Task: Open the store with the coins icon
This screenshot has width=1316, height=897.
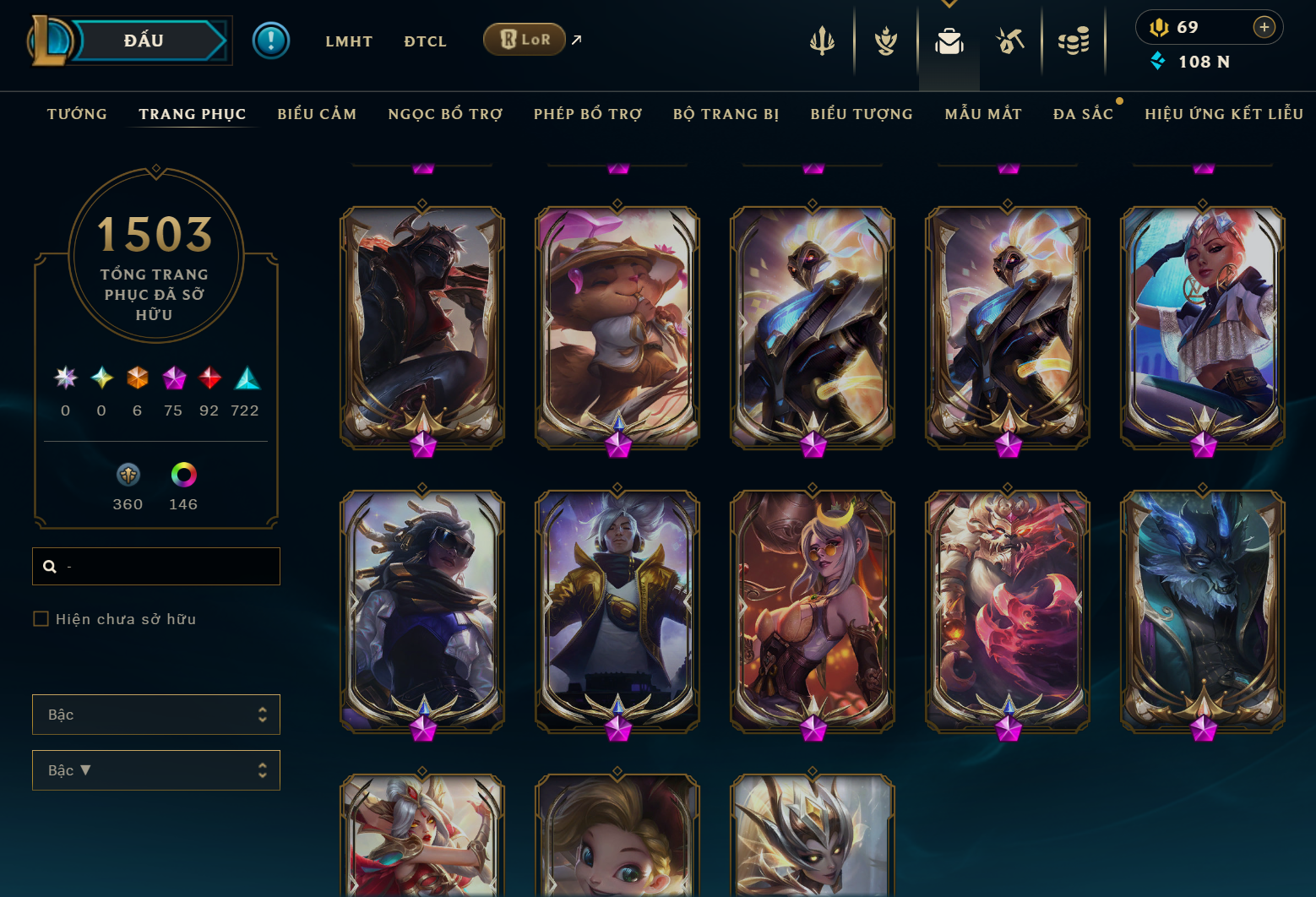Action: point(1074,39)
